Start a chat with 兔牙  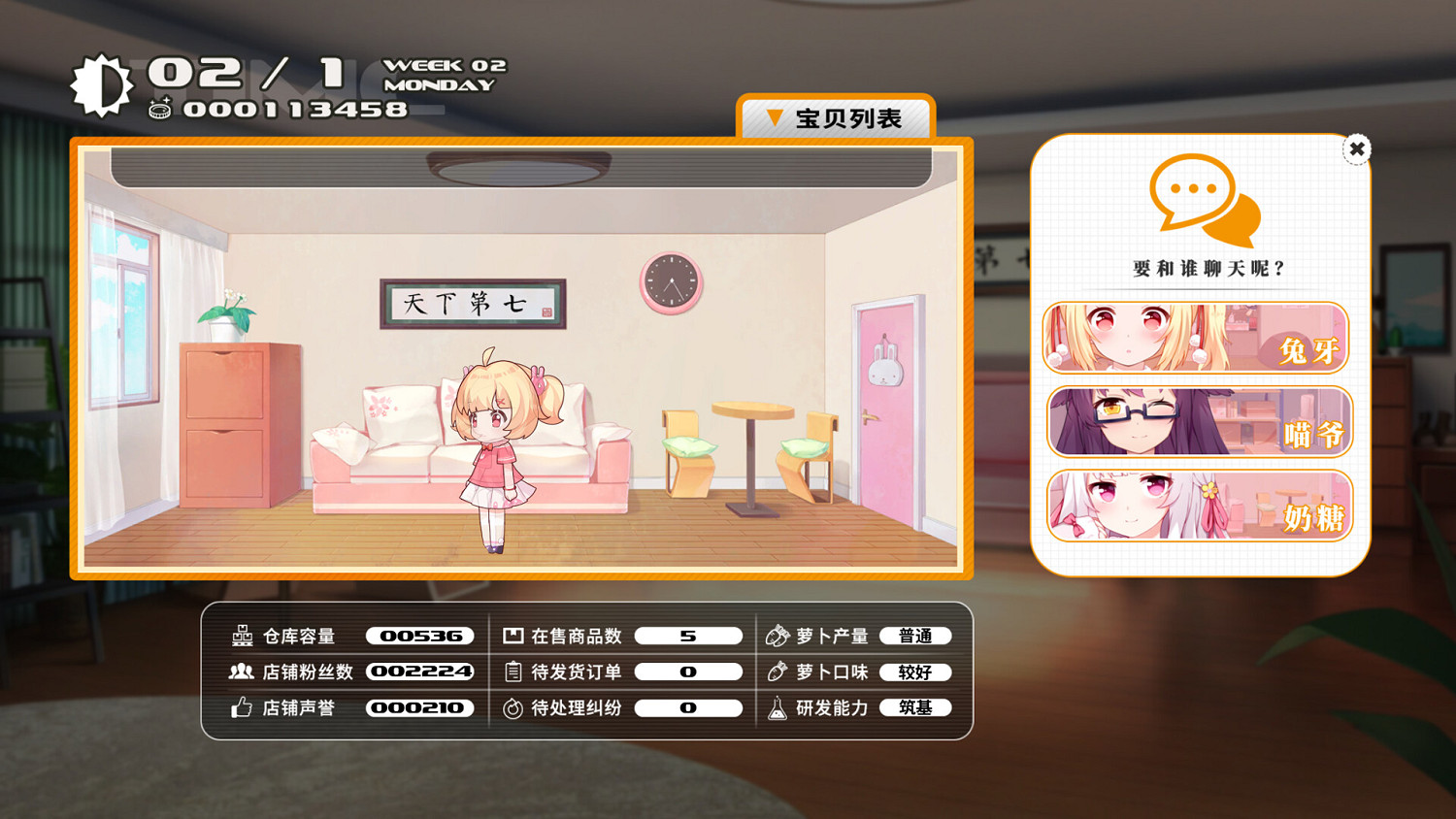point(1198,337)
